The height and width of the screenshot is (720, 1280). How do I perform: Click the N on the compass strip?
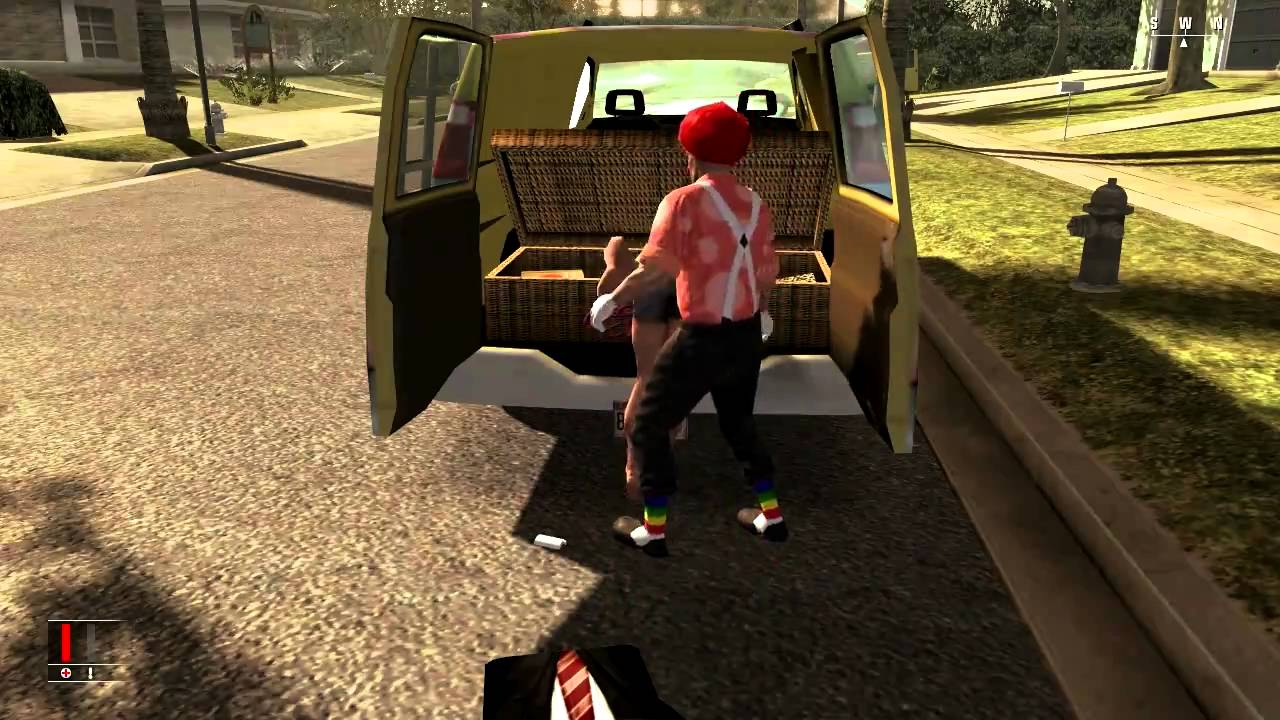coord(1218,23)
